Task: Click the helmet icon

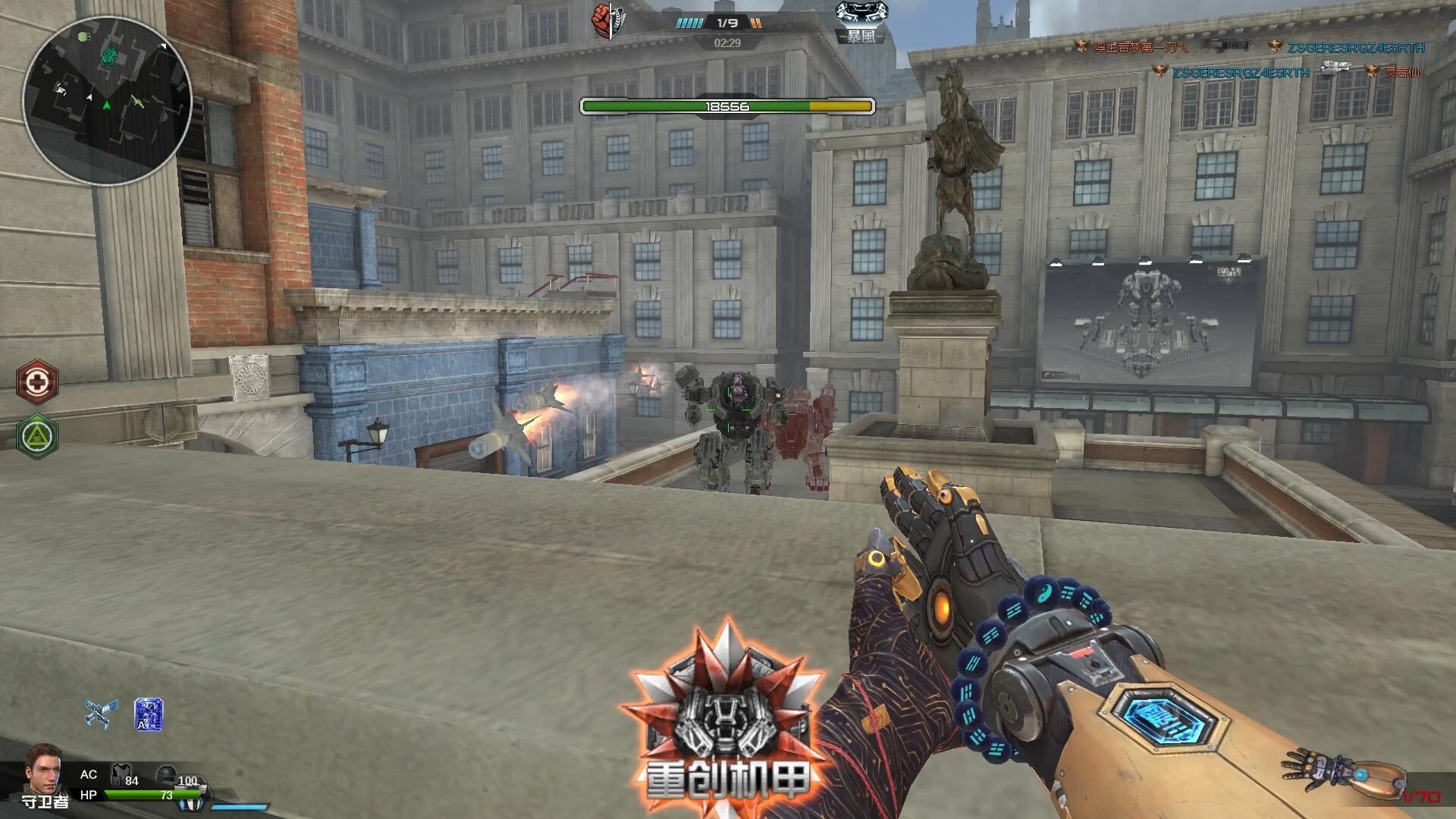Action: (x=166, y=775)
